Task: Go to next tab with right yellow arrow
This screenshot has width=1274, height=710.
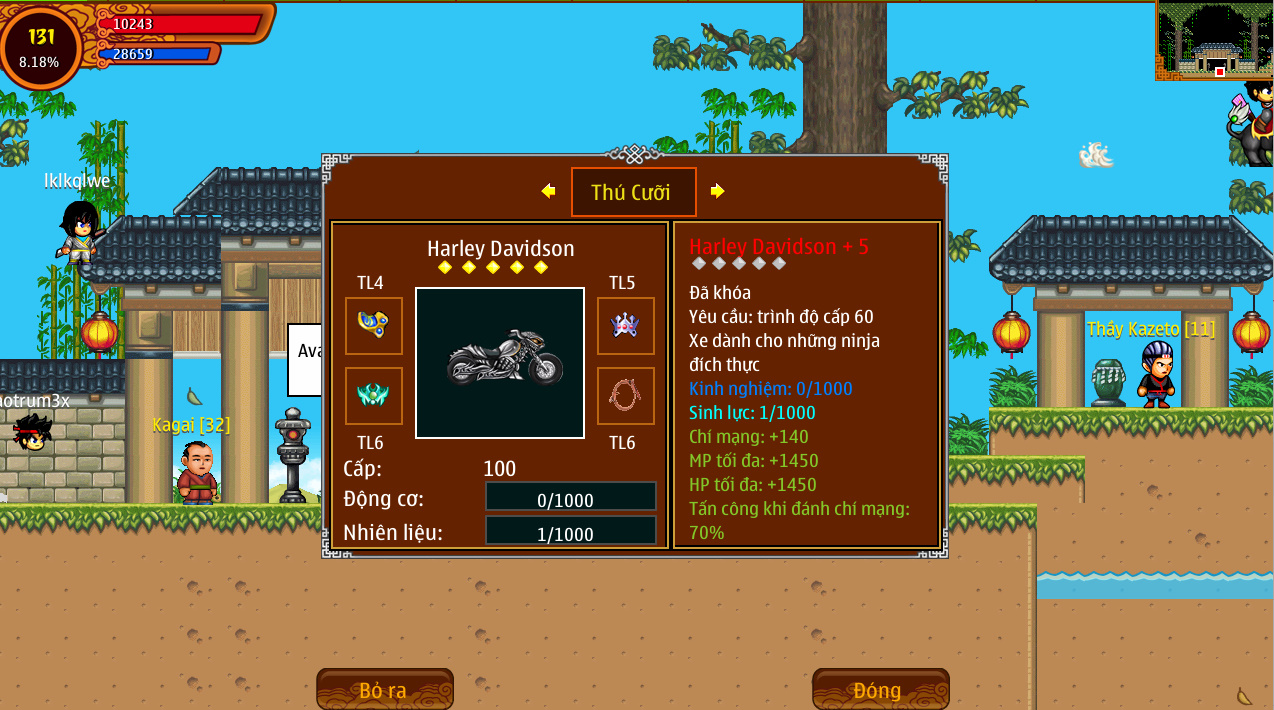Action: point(717,191)
